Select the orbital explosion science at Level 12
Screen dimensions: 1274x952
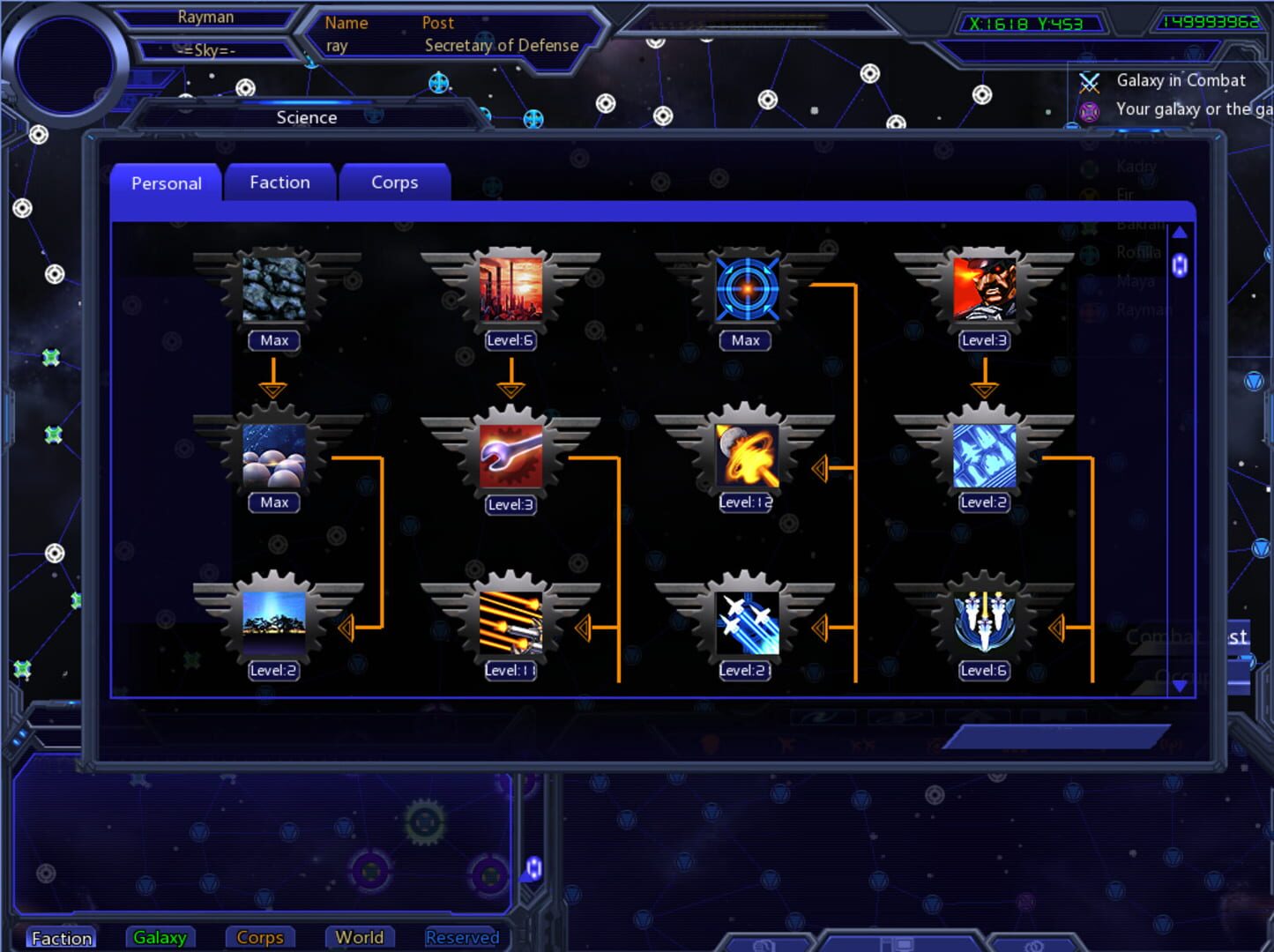(745, 457)
